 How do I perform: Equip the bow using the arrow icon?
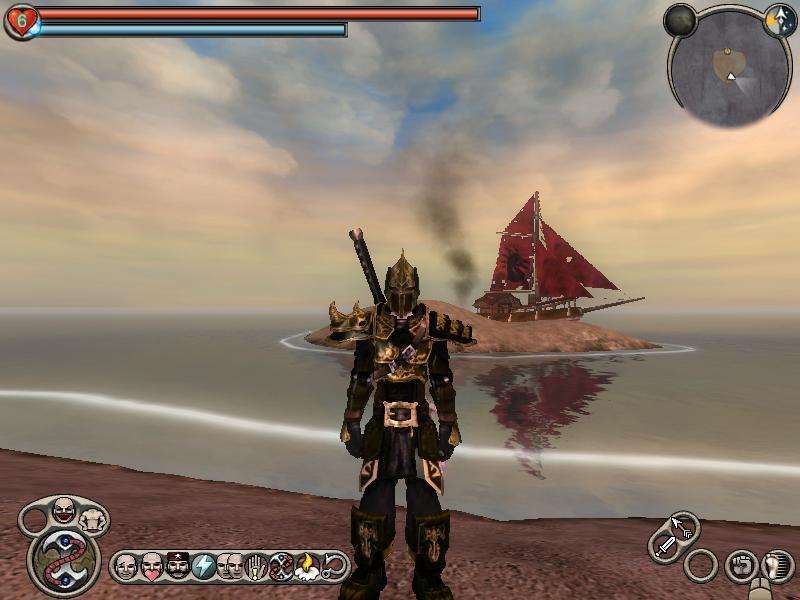(x=683, y=526)
